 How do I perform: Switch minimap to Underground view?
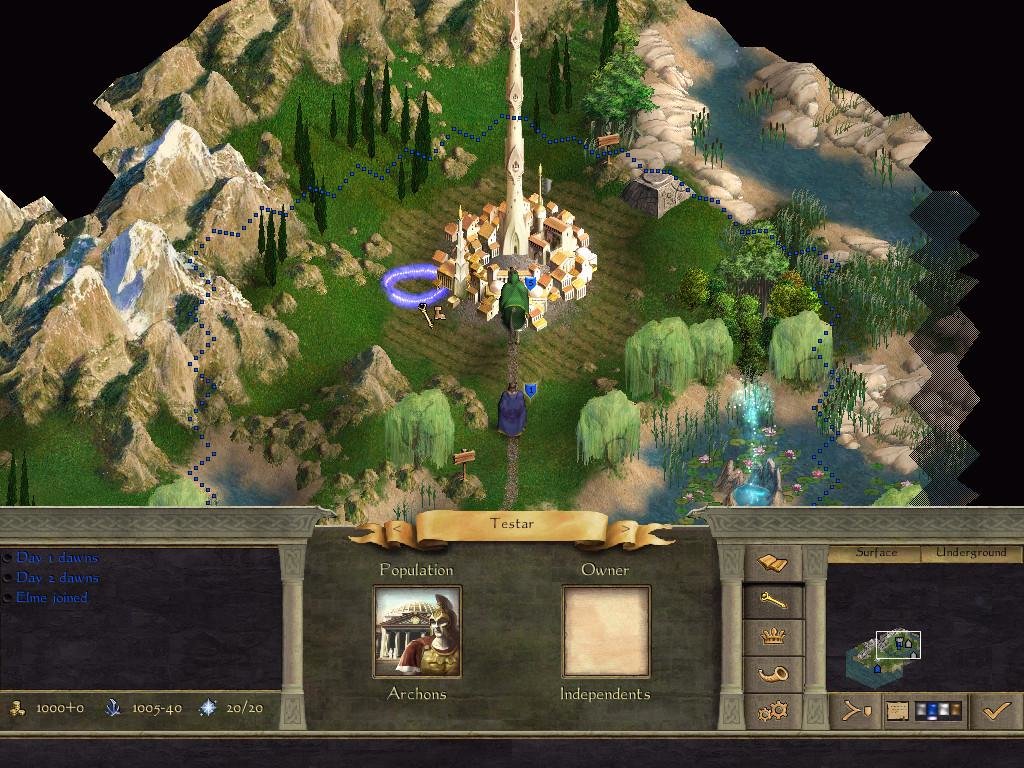(970, 553)
